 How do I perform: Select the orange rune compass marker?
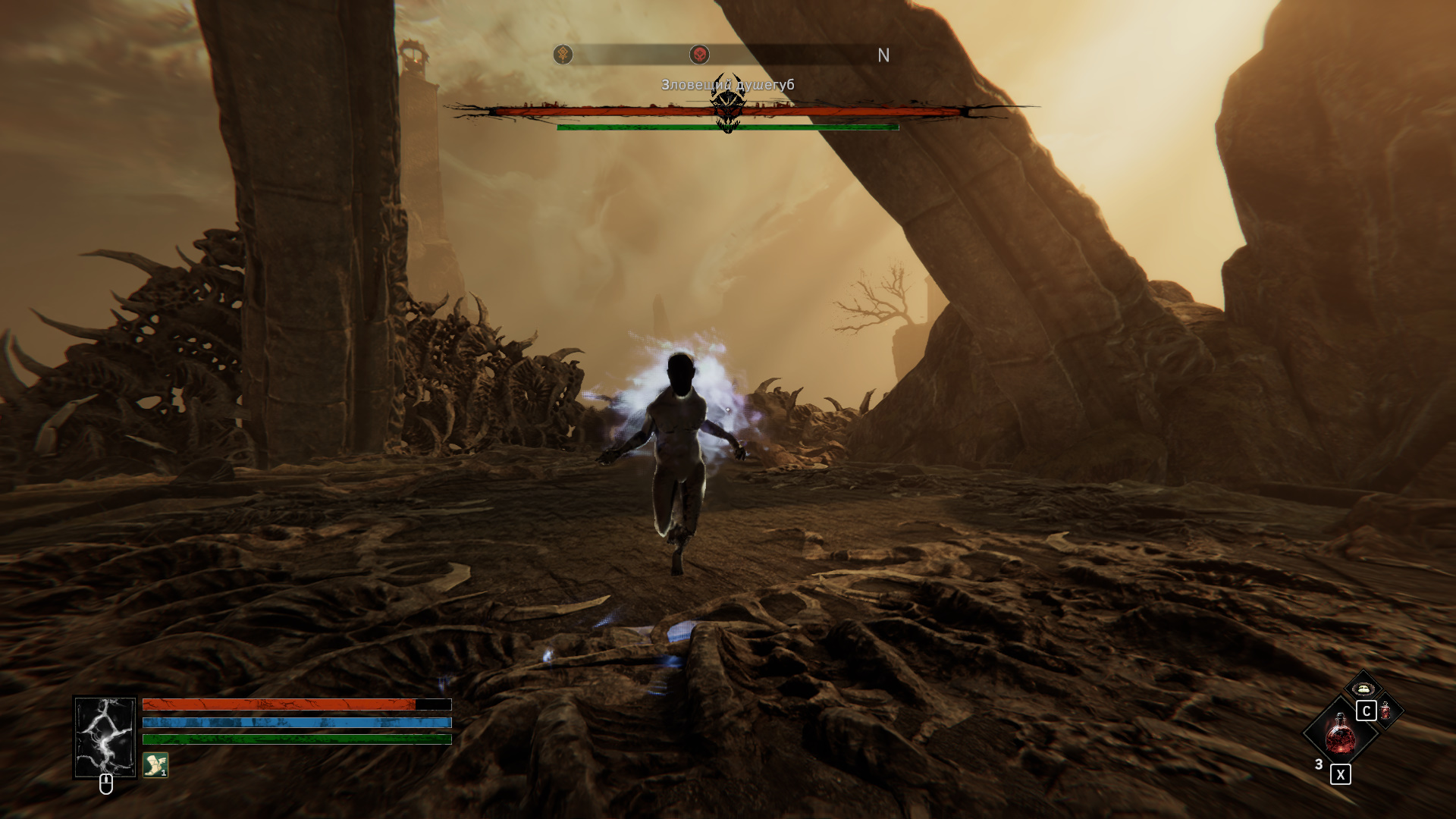click(x=563, y=55)
